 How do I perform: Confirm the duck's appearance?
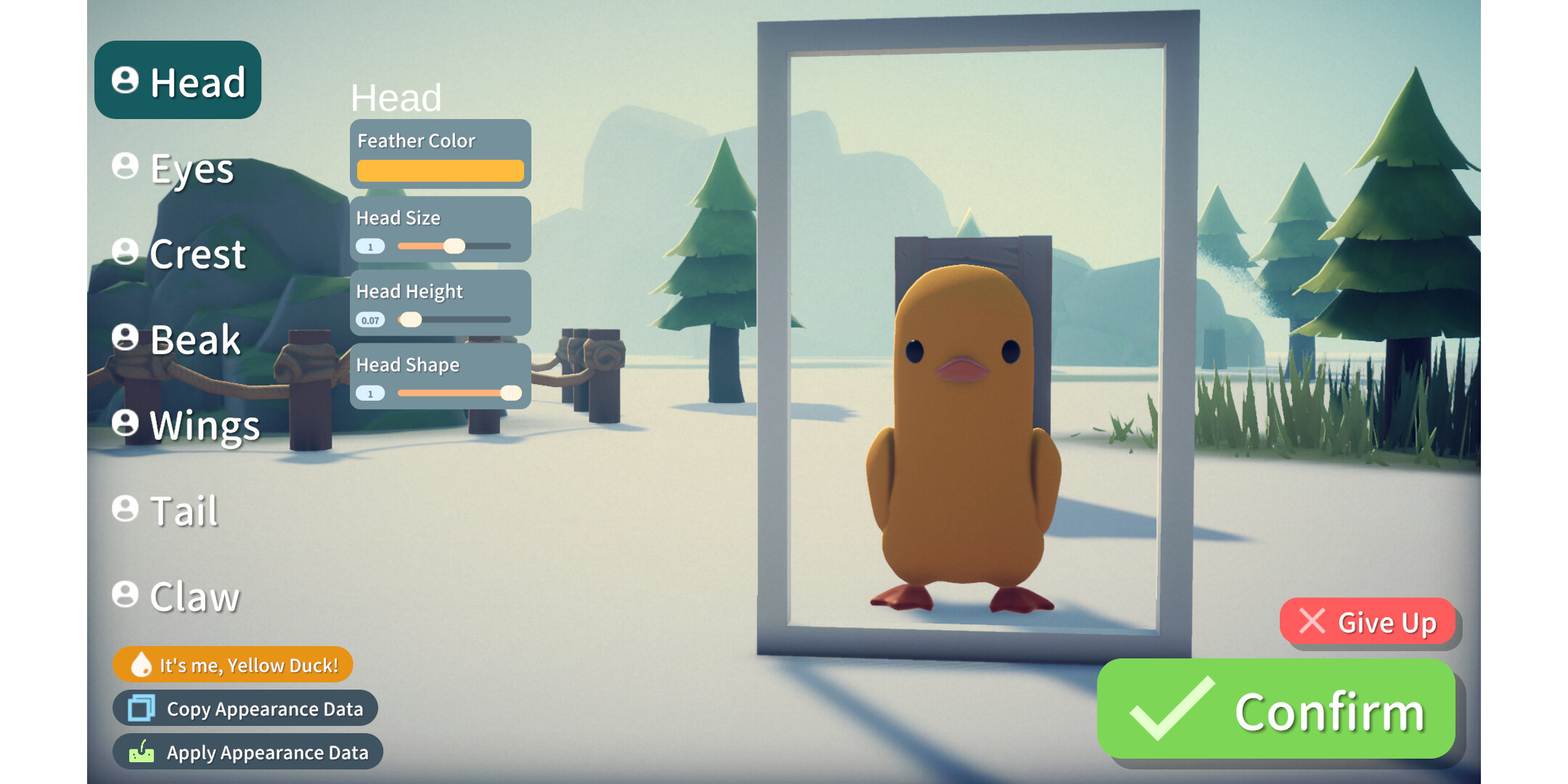tap(1276, 710)
